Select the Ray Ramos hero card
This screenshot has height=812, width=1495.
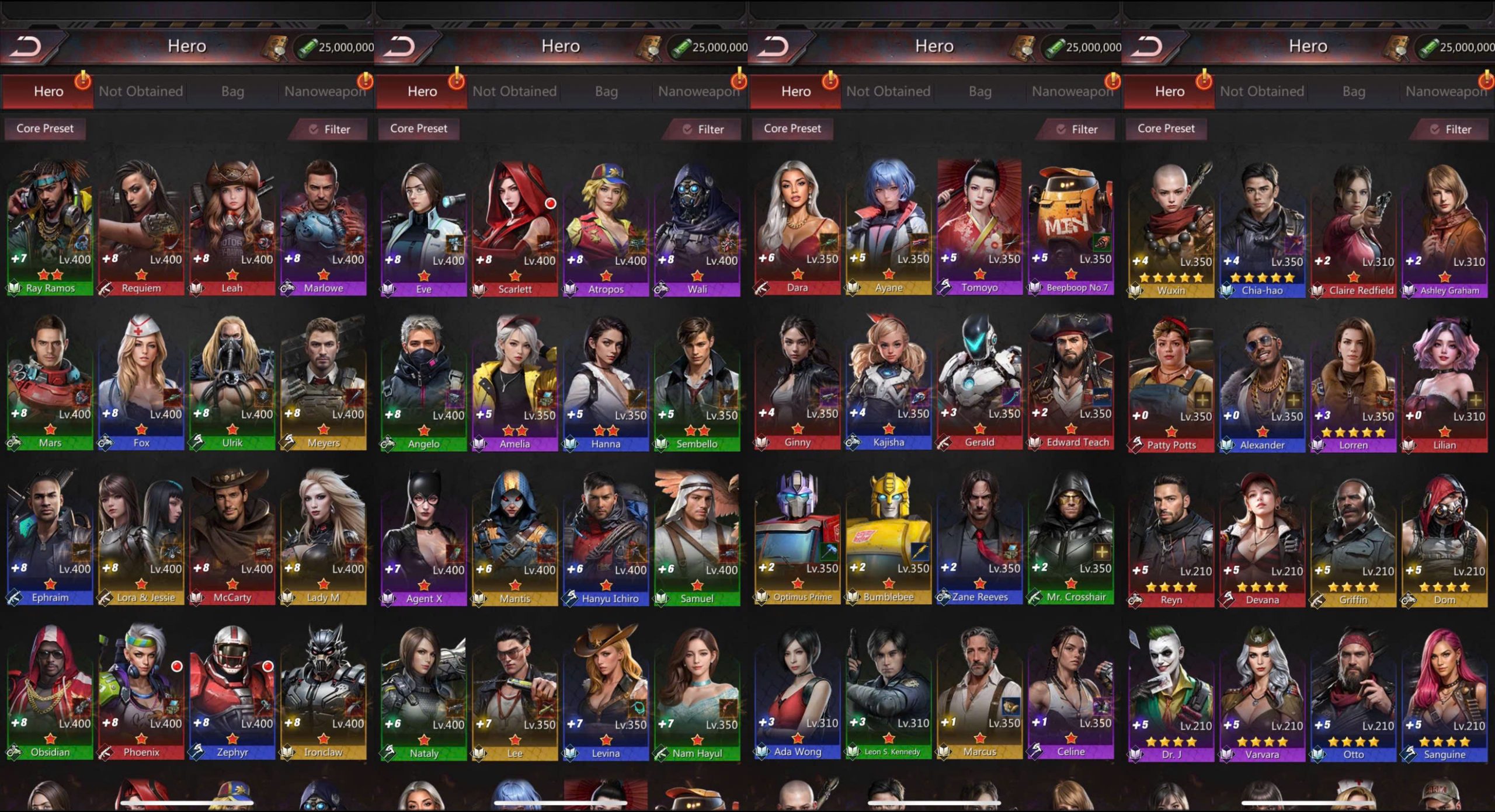coord(50,228)
